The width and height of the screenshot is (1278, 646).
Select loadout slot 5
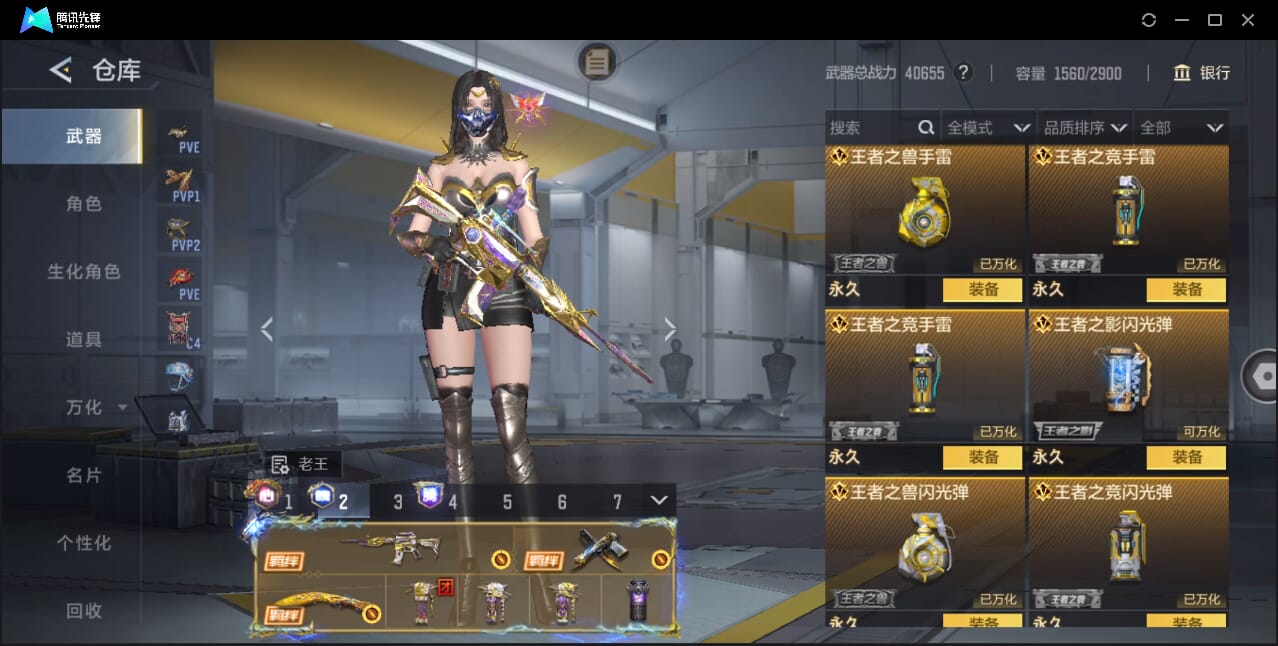click(x=507, y=502)
